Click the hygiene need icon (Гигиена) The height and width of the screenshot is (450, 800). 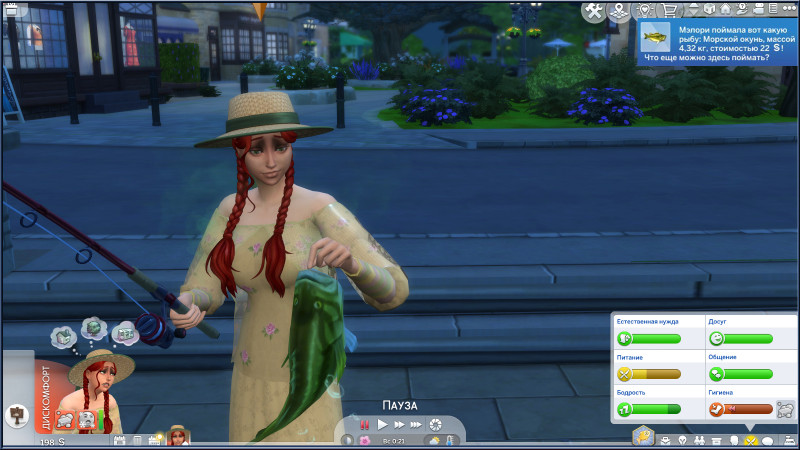point(717,408)
